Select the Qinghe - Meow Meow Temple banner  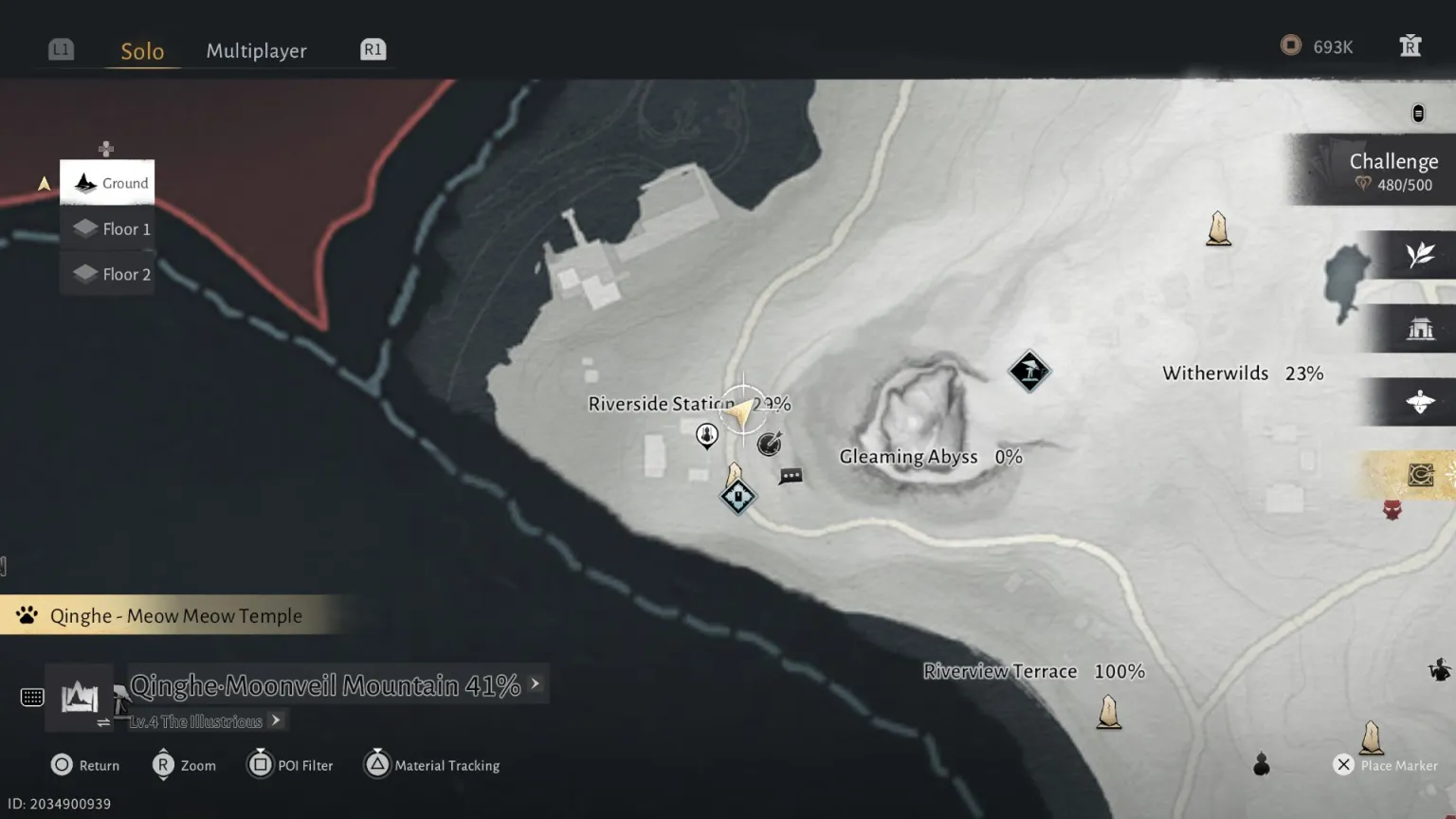pyautogui.click(x=175, y=616)
